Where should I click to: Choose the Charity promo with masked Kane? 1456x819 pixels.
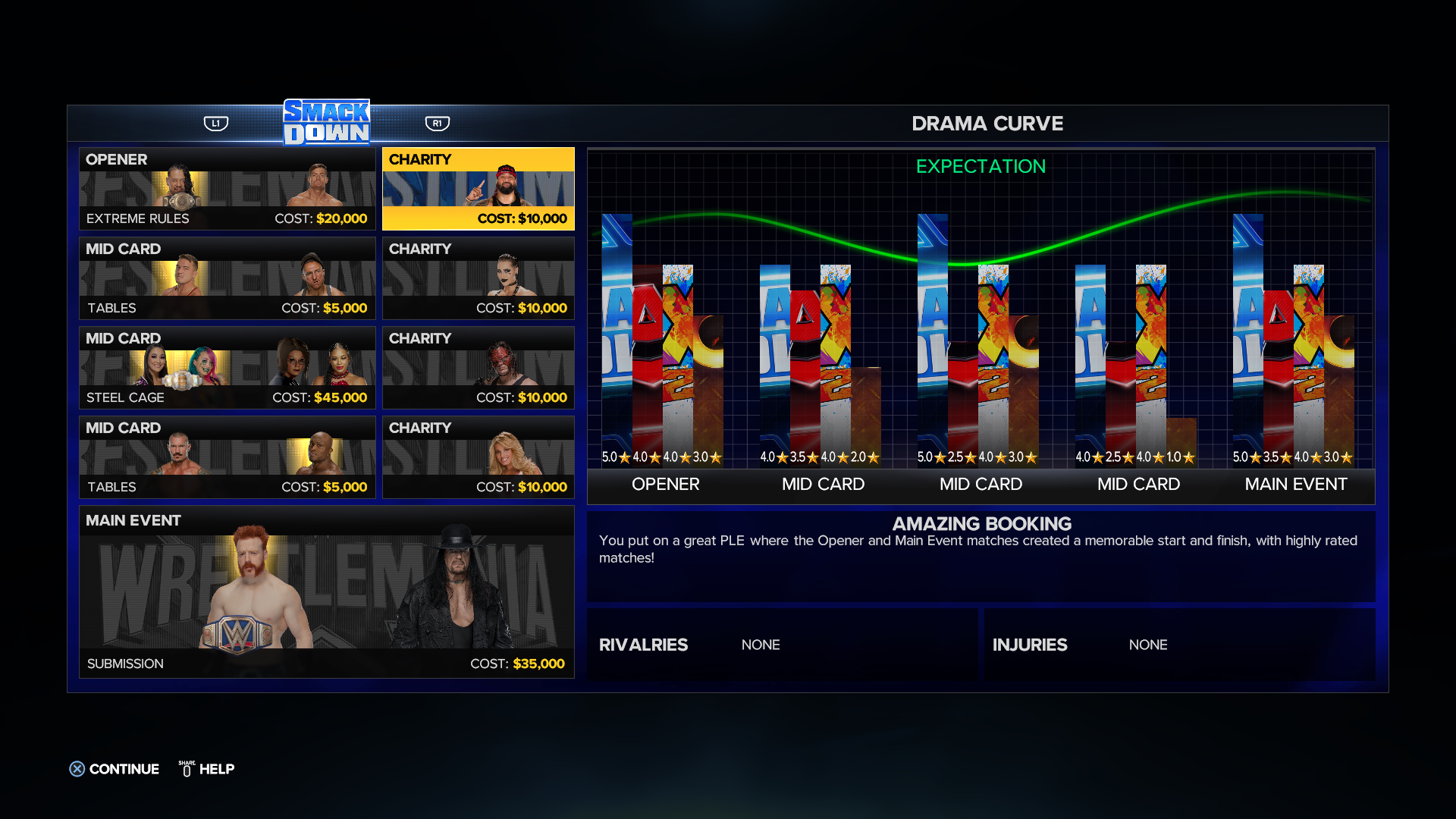click(x=479, y=368)
